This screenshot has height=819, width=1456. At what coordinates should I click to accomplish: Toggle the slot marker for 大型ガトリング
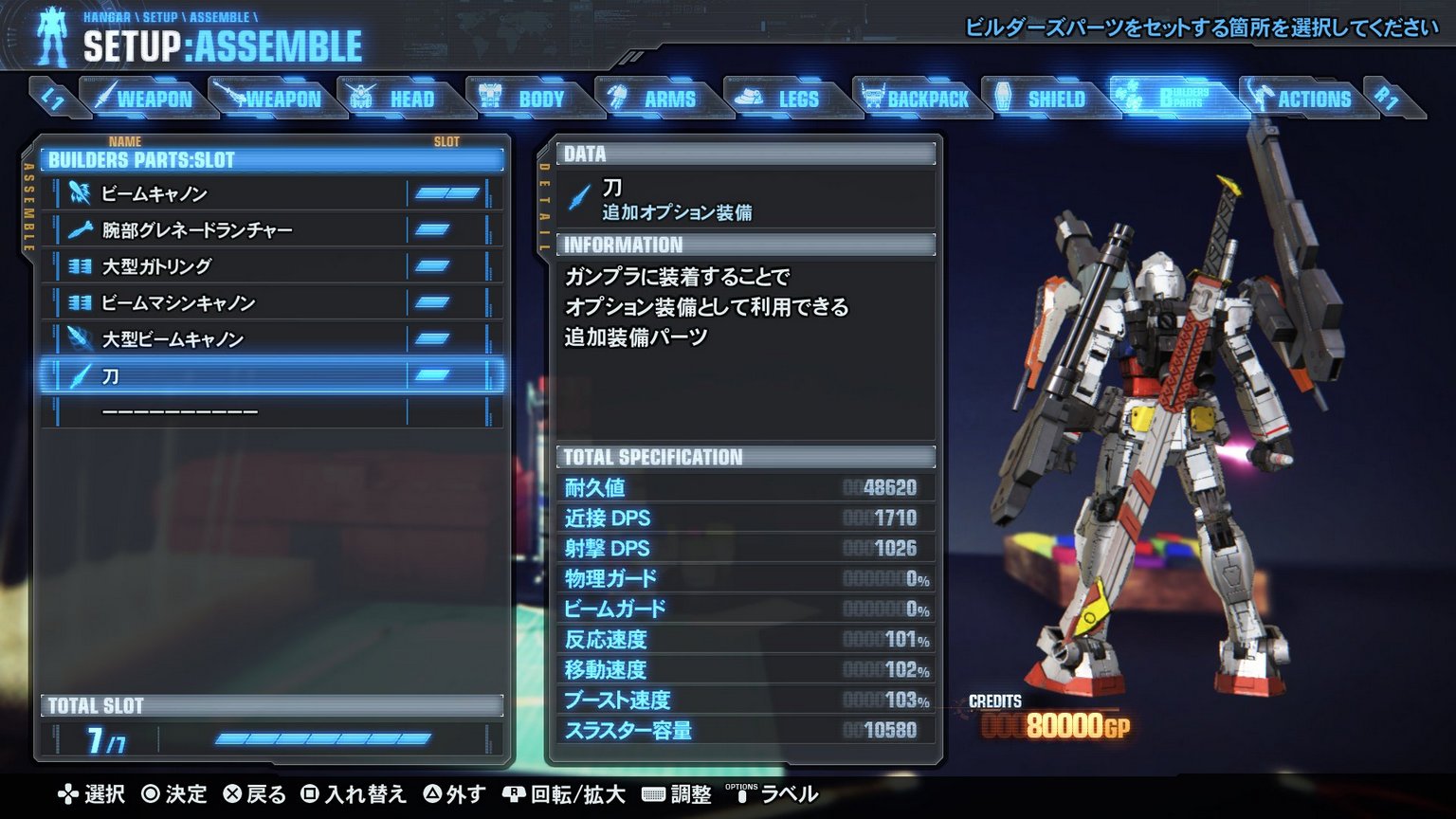[x=433, y=266]
